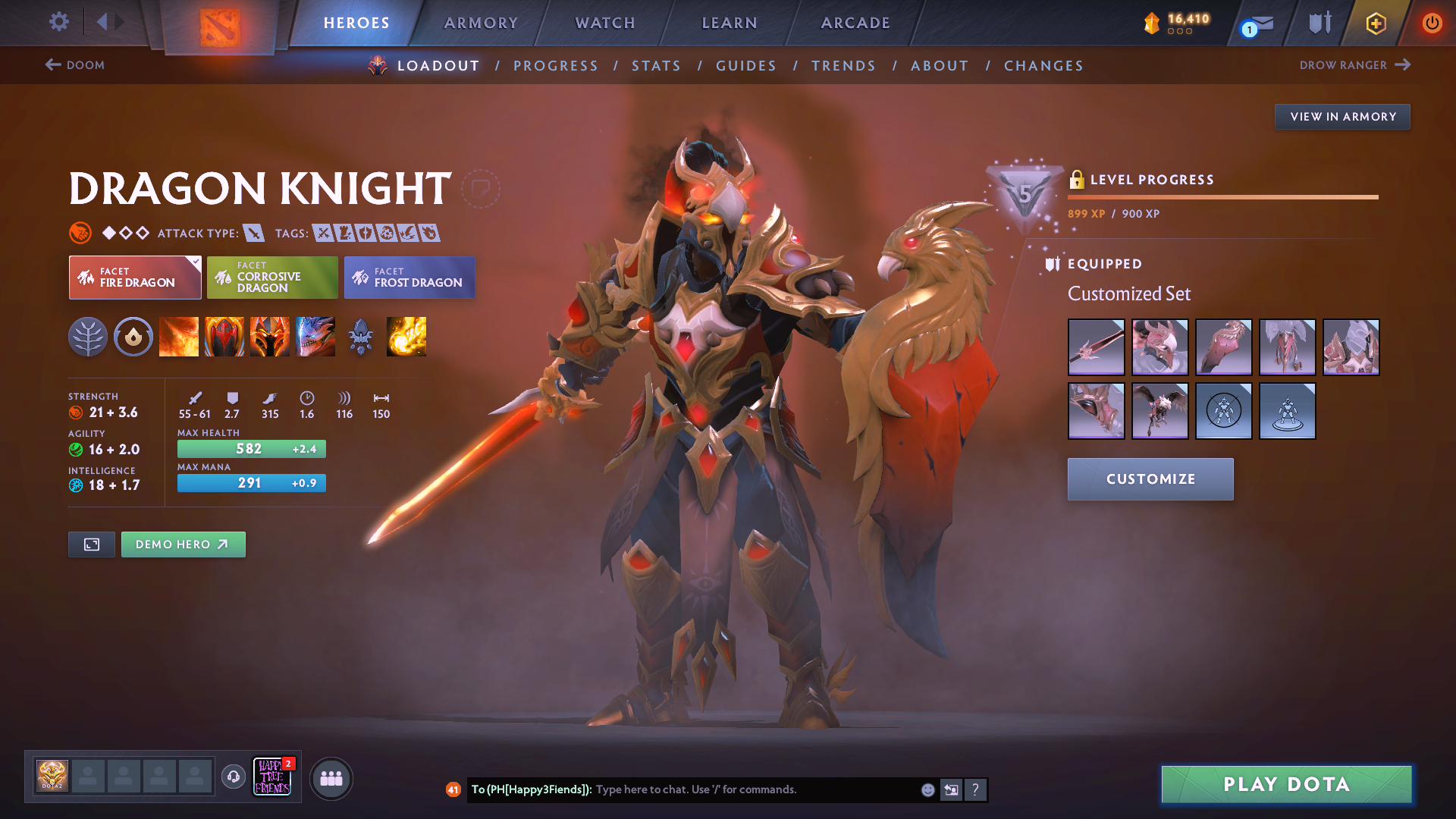Open chat channel options next to chat input

[951, 789]
